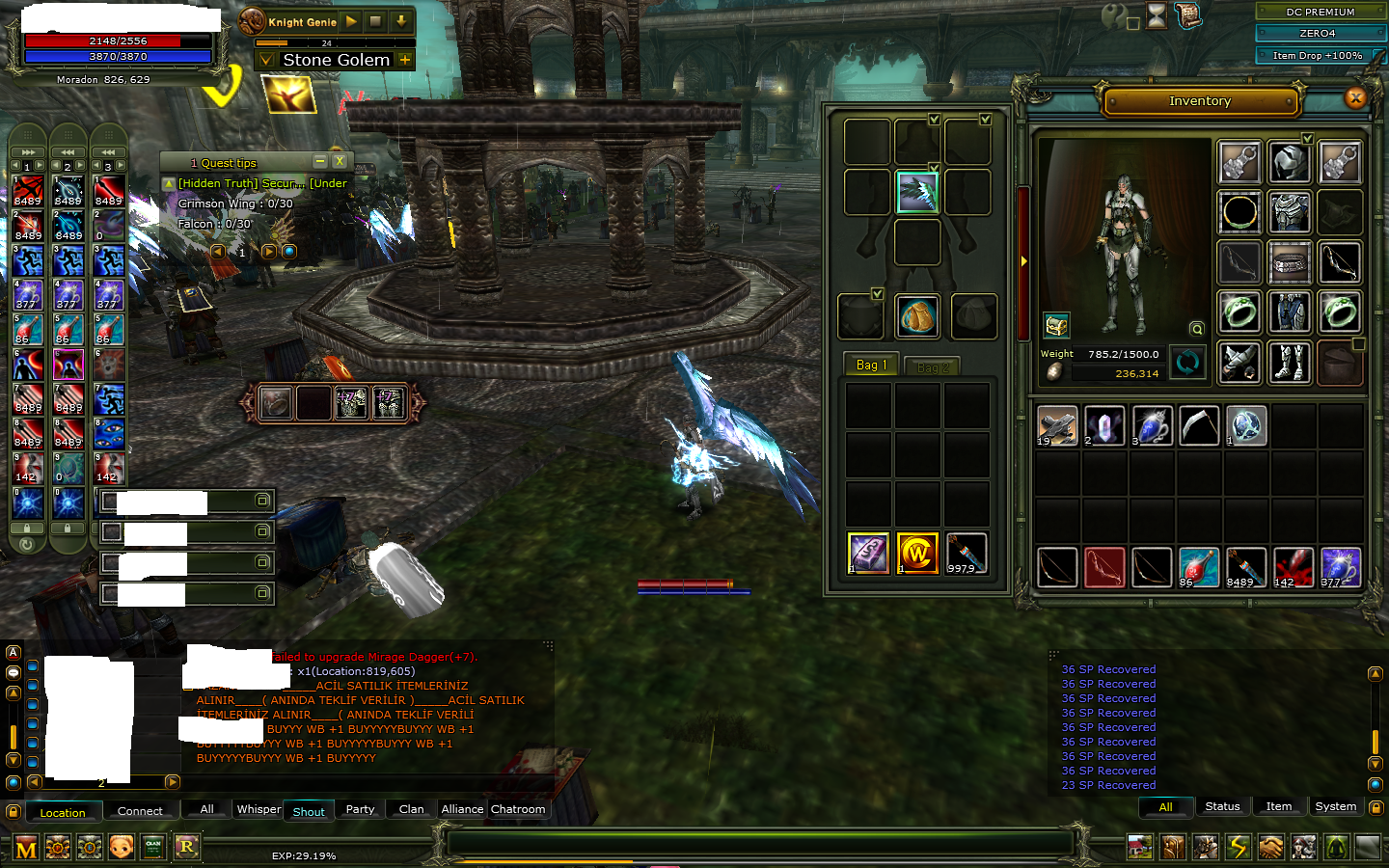
Task: Open the Status log tab
Action: pos(1222,806)
